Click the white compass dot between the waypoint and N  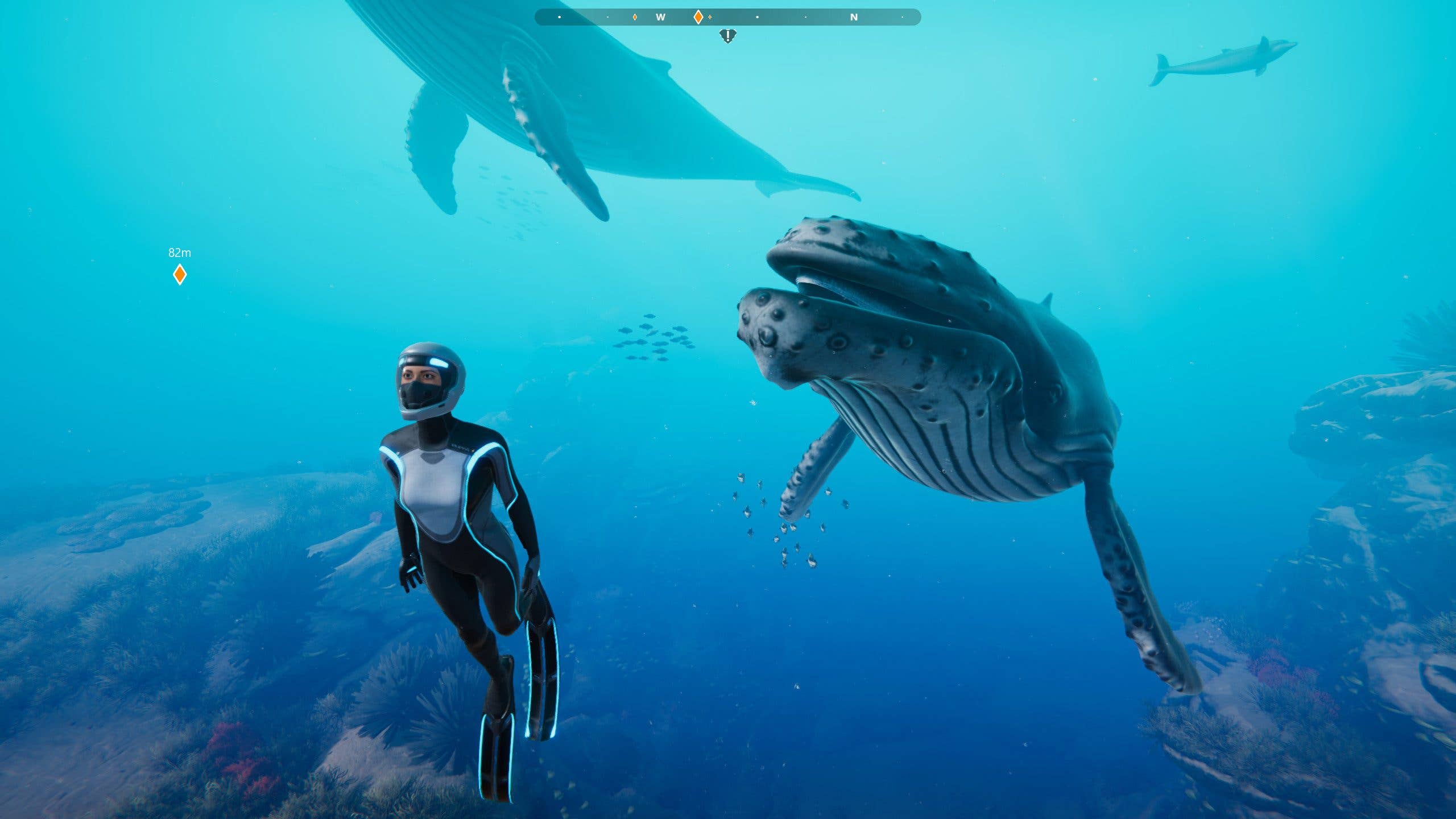point(758,18)
